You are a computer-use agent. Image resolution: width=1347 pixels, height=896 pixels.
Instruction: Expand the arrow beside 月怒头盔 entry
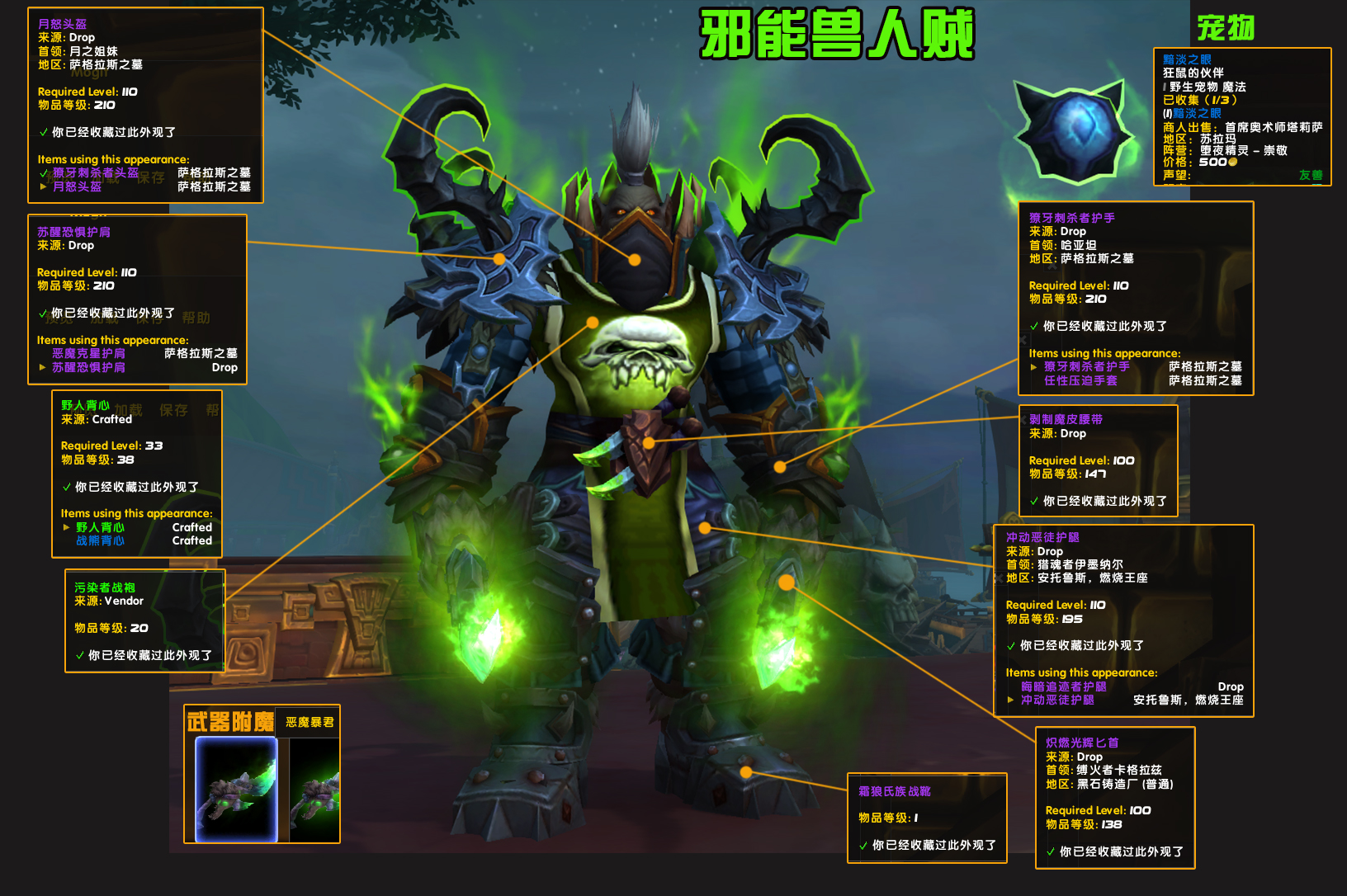pos(44,187)
